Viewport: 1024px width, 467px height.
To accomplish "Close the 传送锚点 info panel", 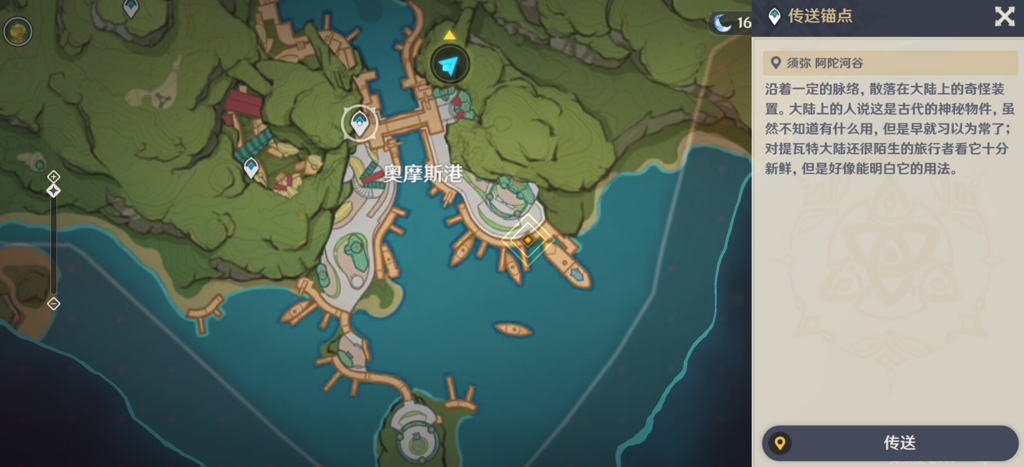I will pos(1004,16).
